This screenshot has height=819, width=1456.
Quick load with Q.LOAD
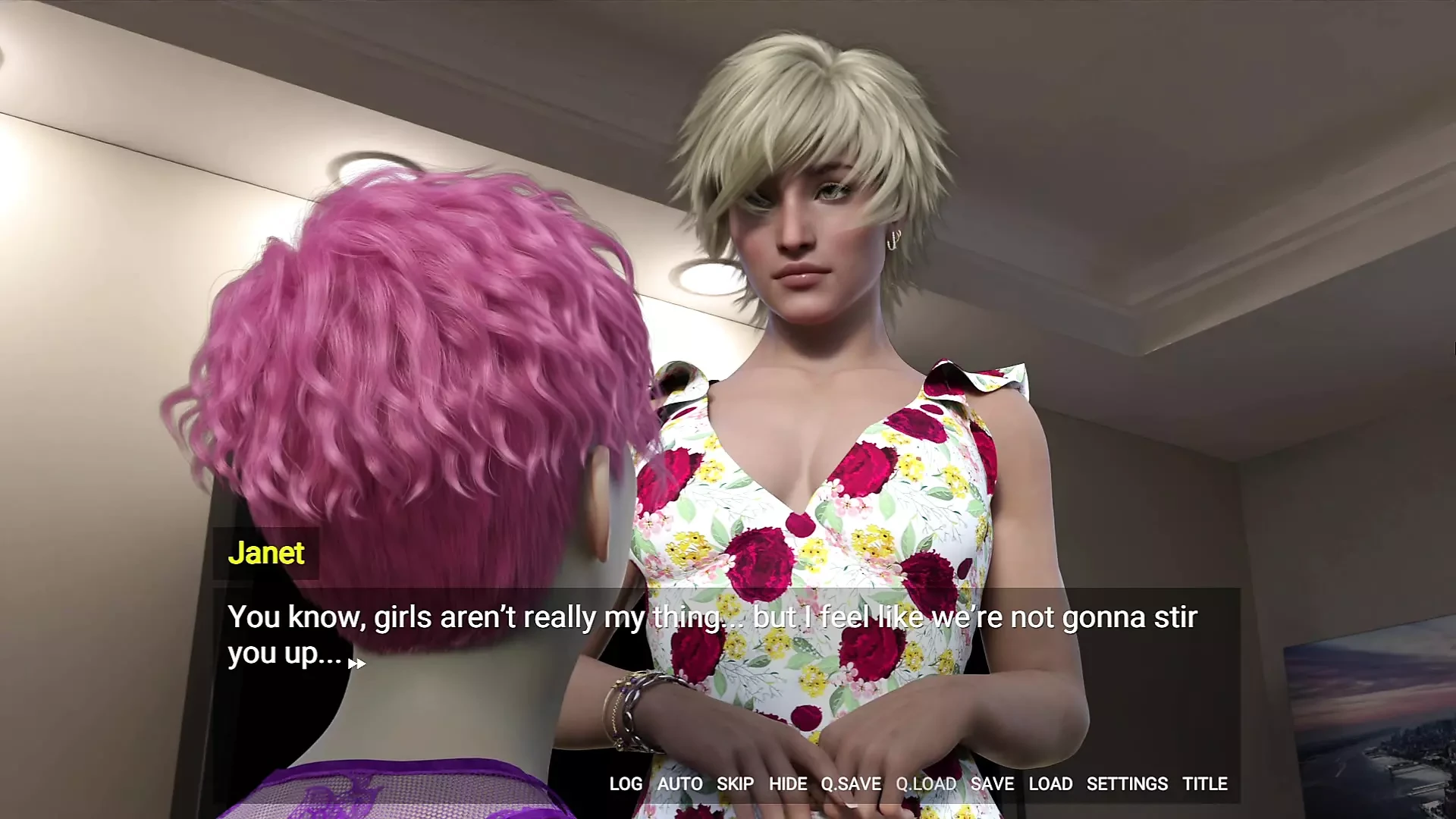tap(926, 783)
